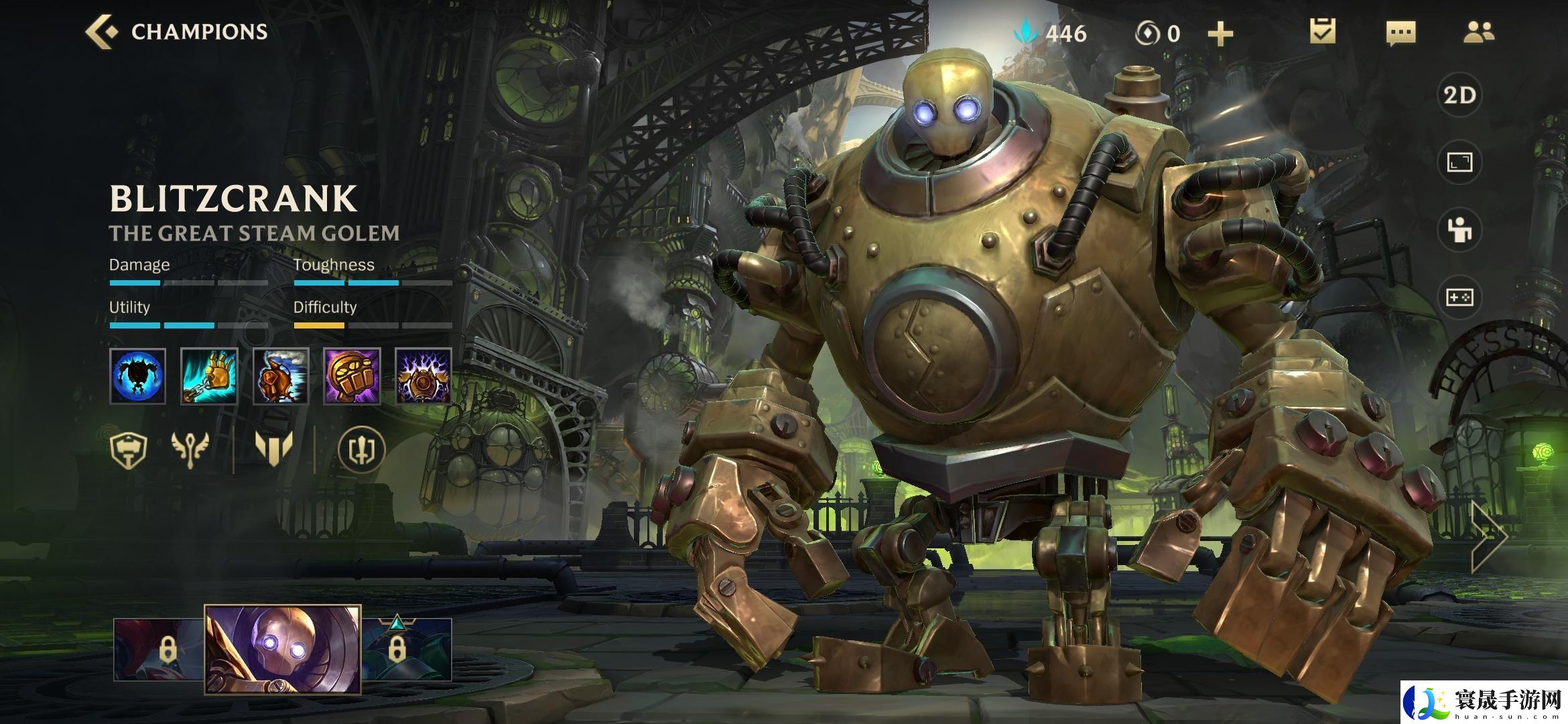Add more currency with the plus button
The width and height of the screenshot is (1568, 724).
pos(1220,33)
